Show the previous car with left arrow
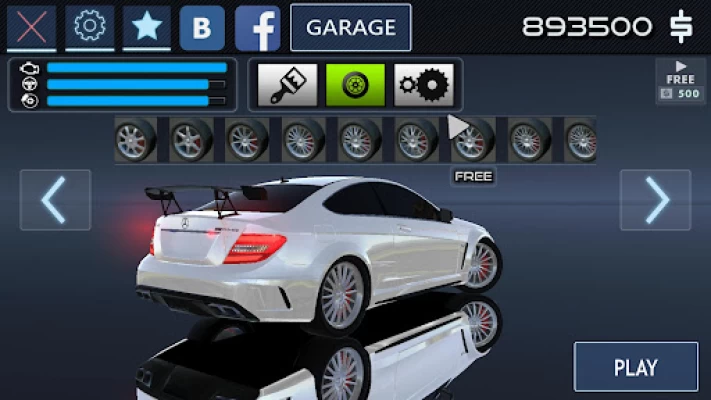Image resolution: width=711 pixels, height=400 pixels. (55, 200)
